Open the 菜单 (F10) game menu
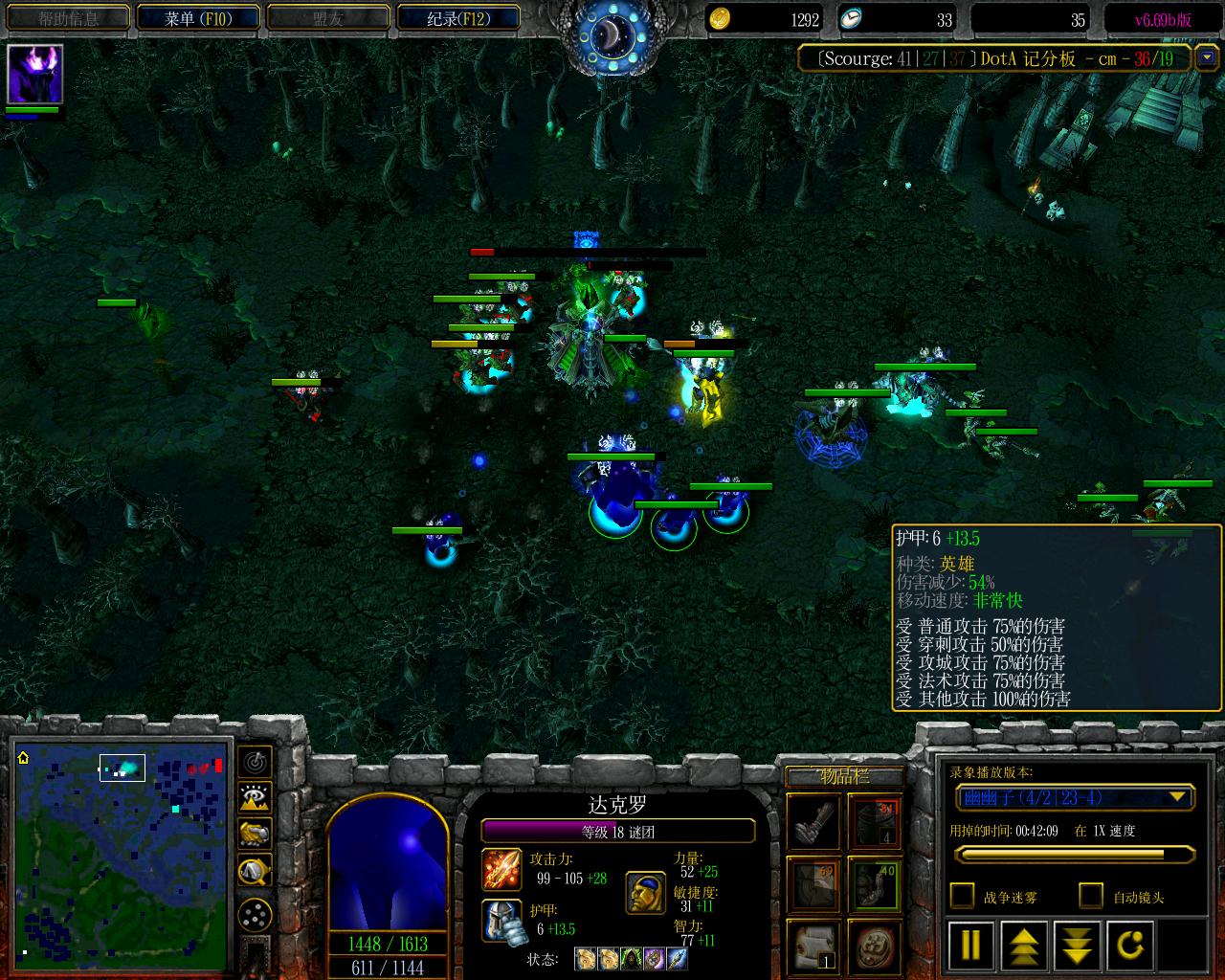Image resolution: width=1225 pixels, height=980 pixels. point(198,18)
